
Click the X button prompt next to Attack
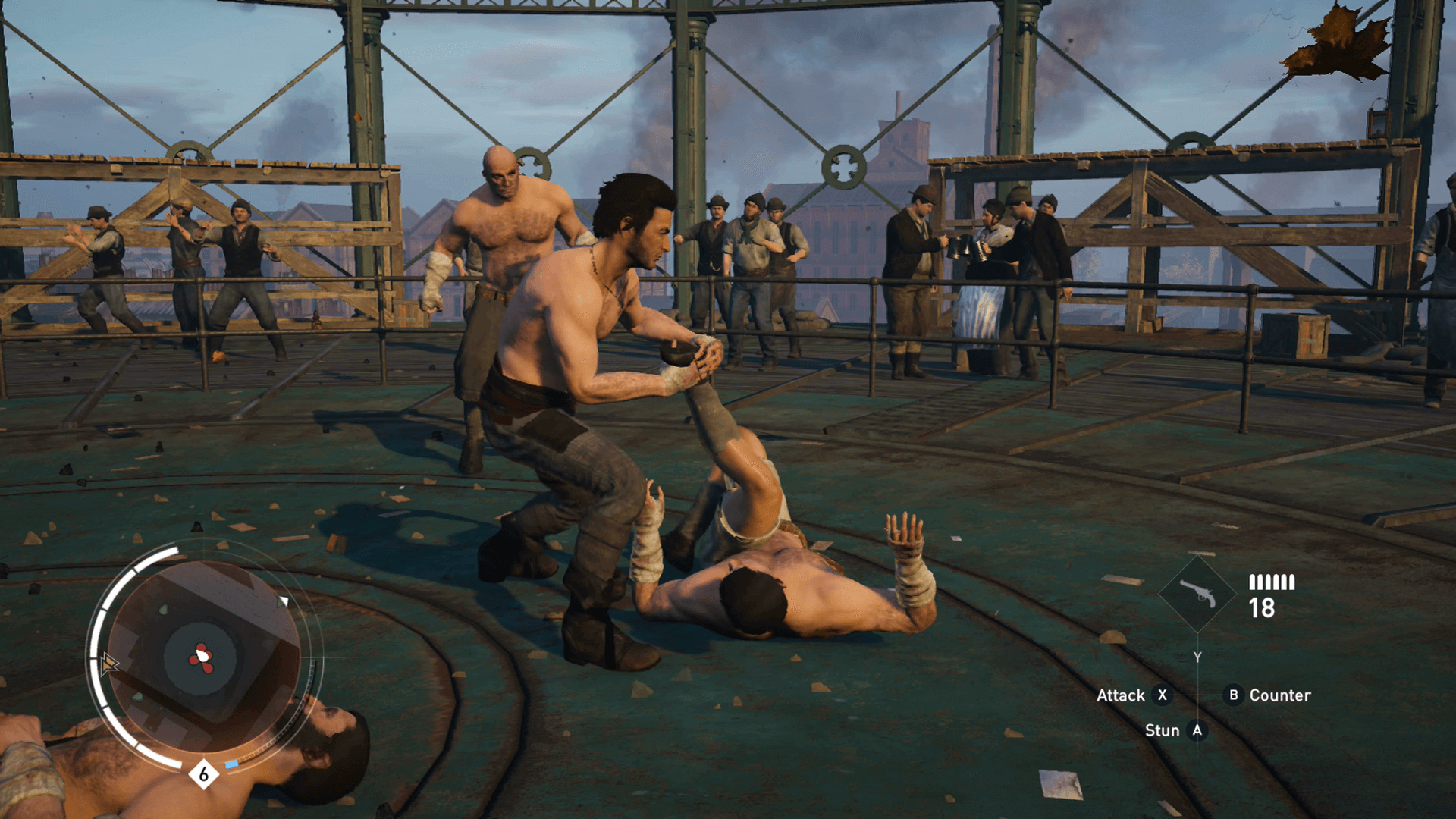pyautogui.click(x=1163, y=695)
